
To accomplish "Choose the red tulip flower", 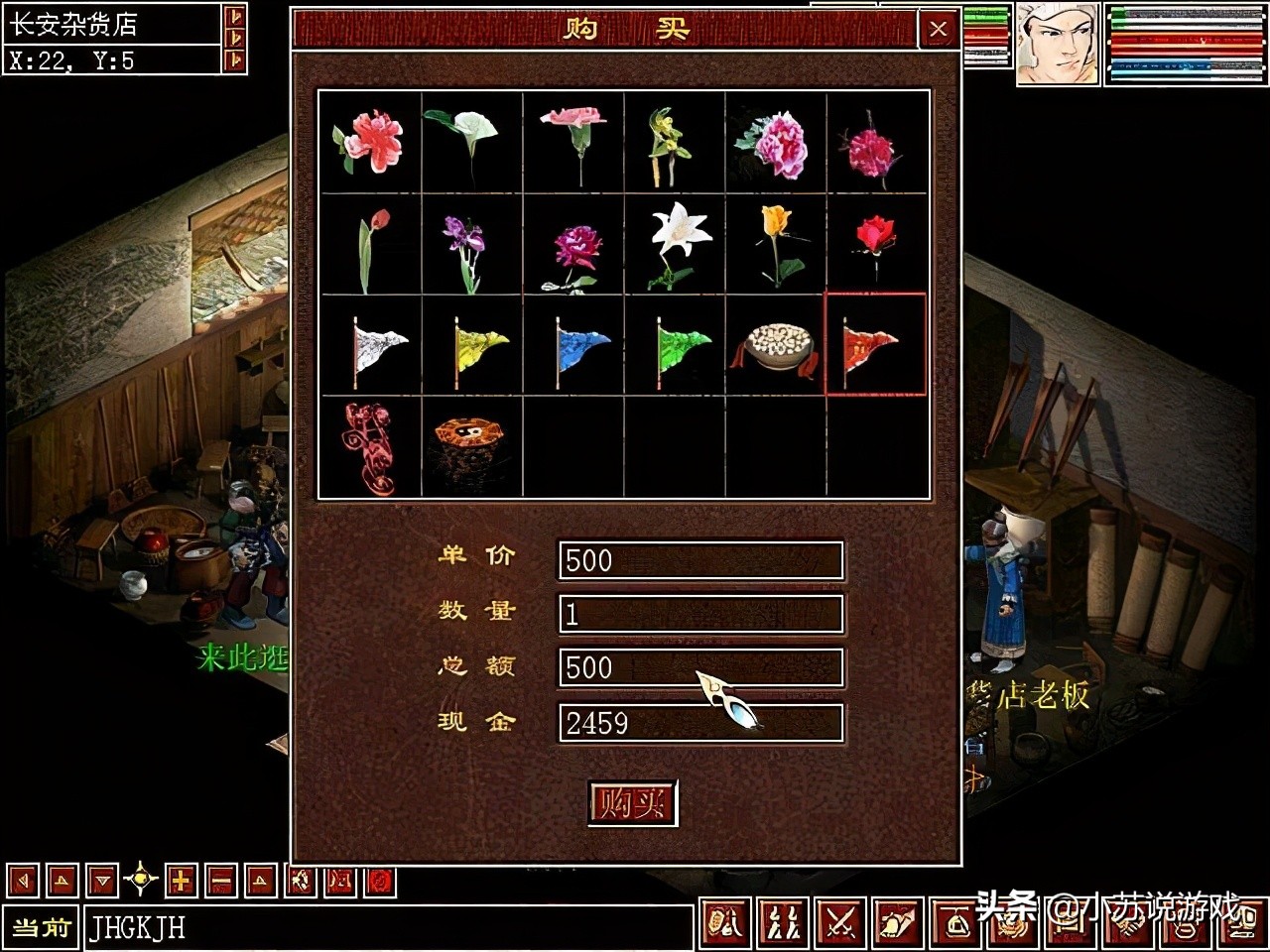I will (371, 244).
